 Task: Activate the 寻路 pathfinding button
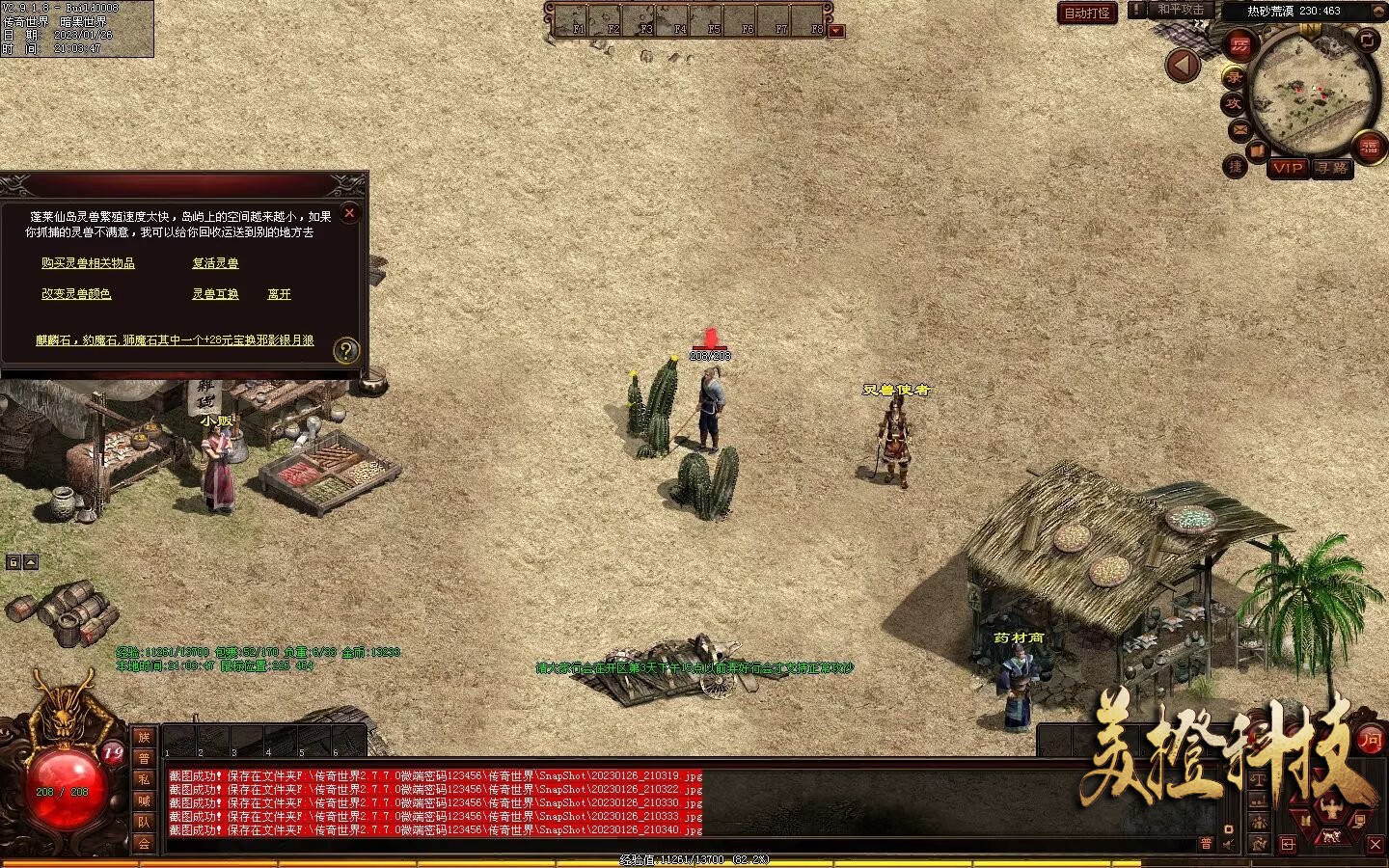pyautogui.click(x=1332, y=168)
